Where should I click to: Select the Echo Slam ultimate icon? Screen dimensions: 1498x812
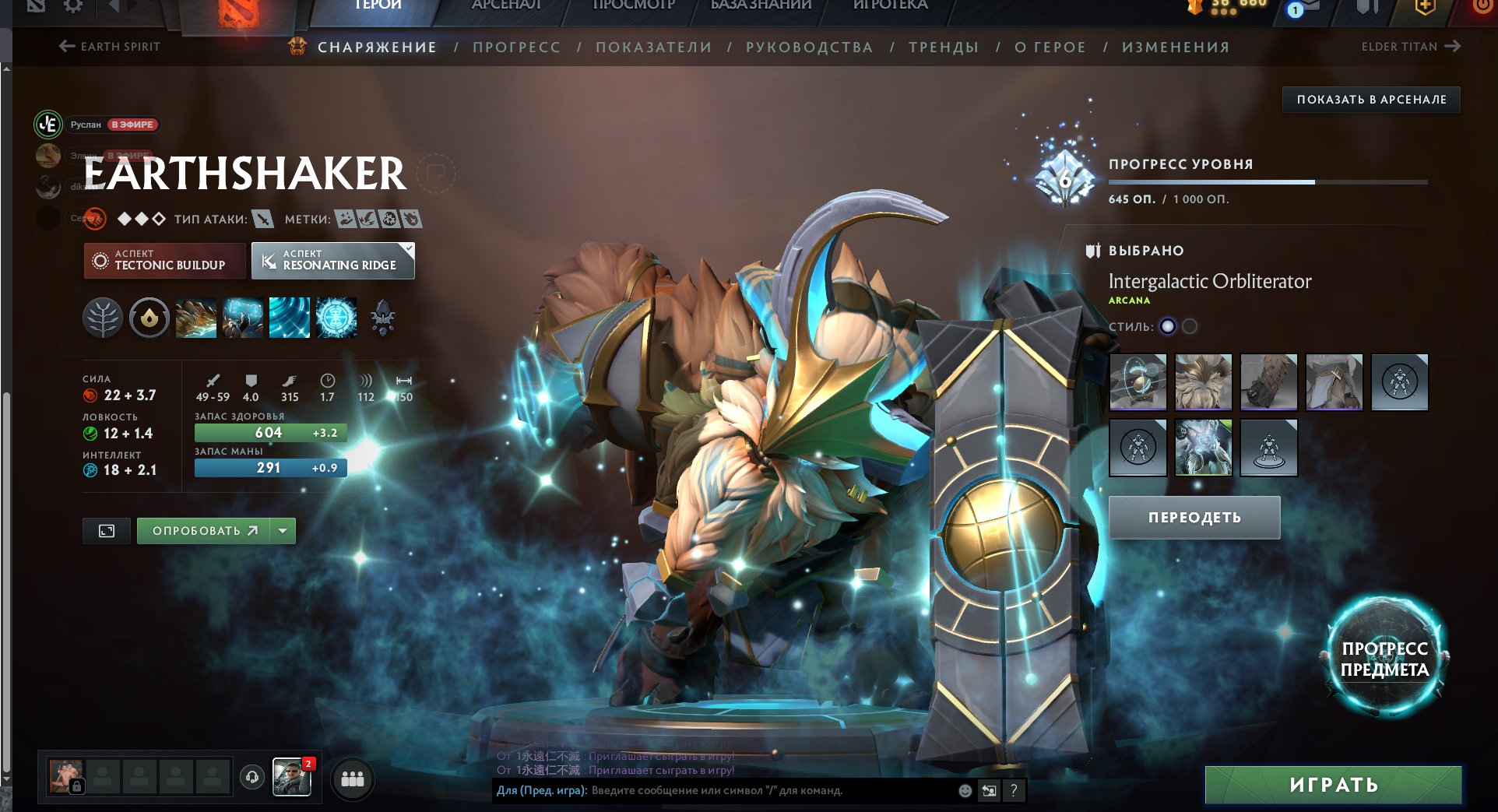(x=335, y=317)
